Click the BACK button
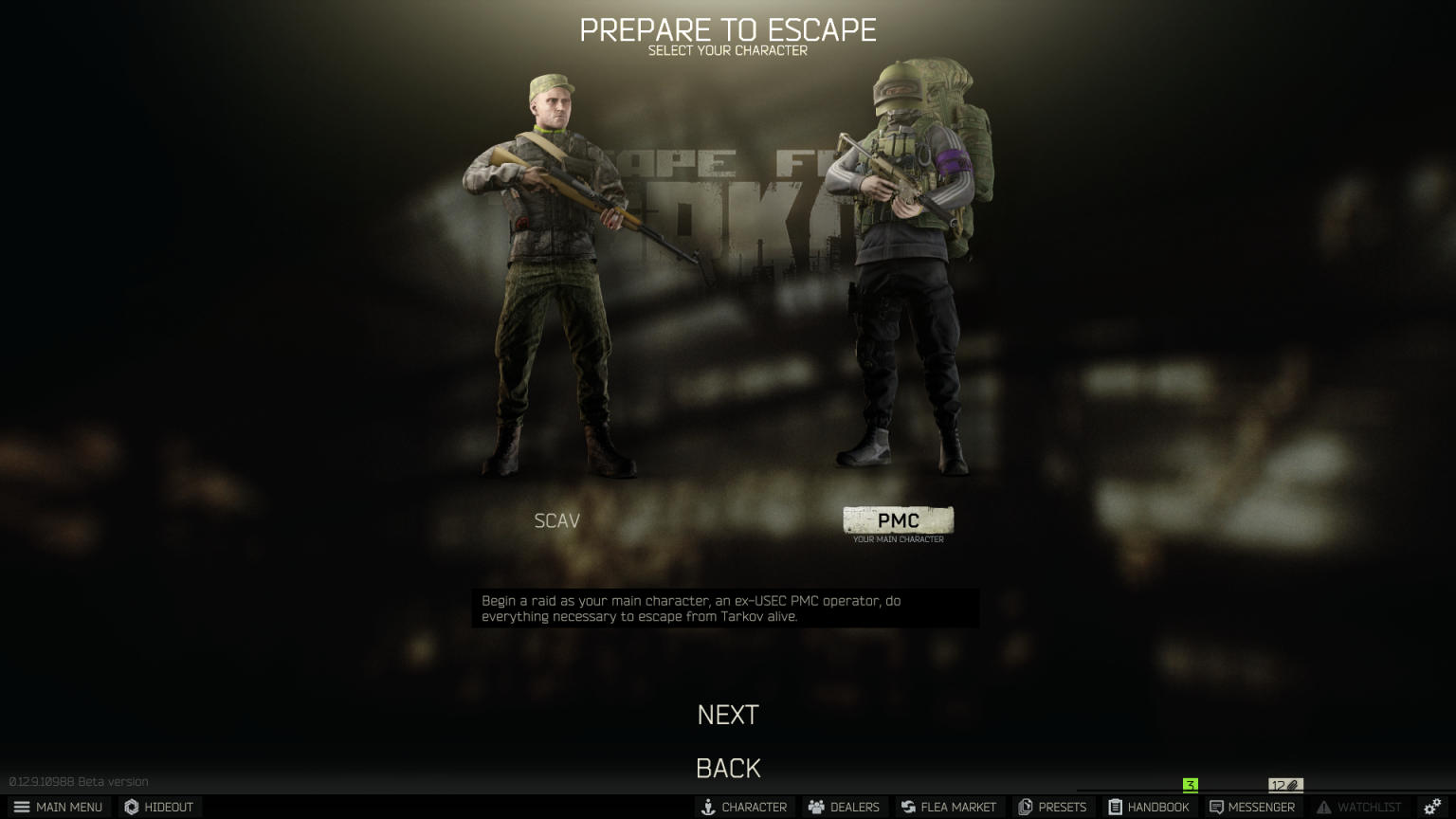This screenshot has height=819, width=1456. [728, 768]
